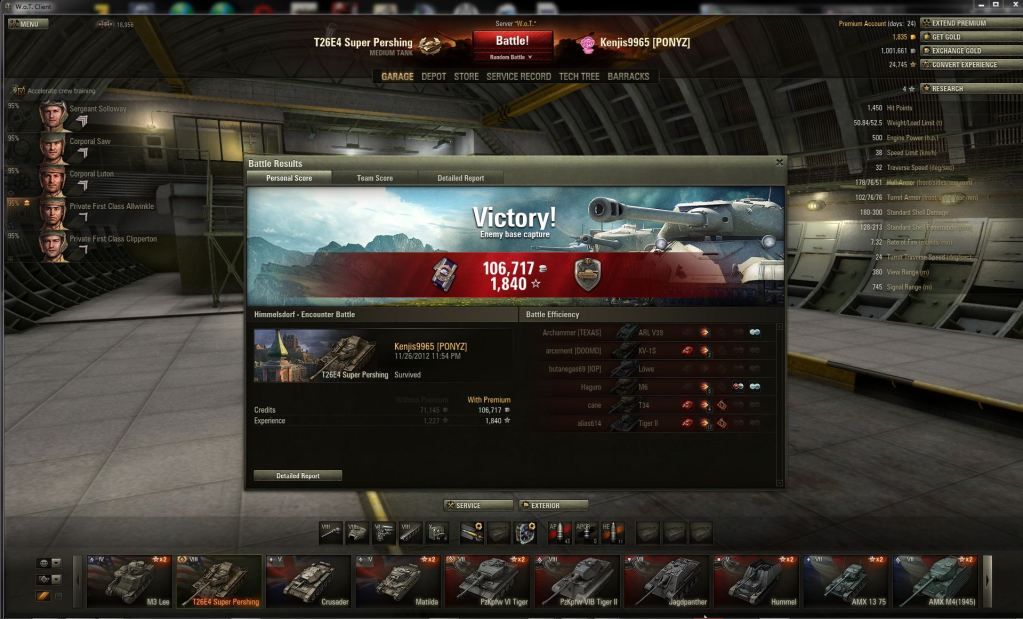Choose the Jagdpanther from the tank carousel
The width and height of the screenshot is (1023, 619).
666,581
